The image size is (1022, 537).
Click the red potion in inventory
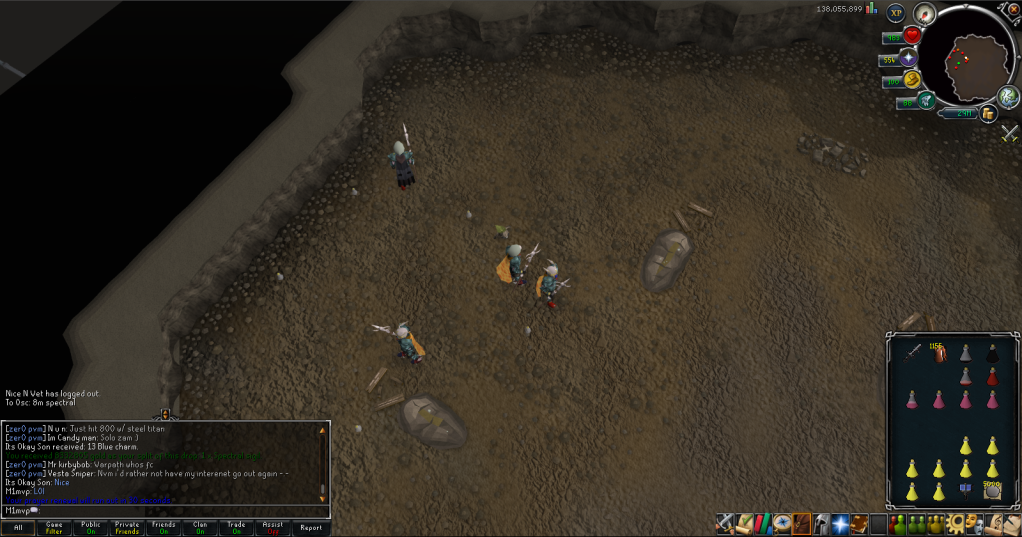[992, 376]
